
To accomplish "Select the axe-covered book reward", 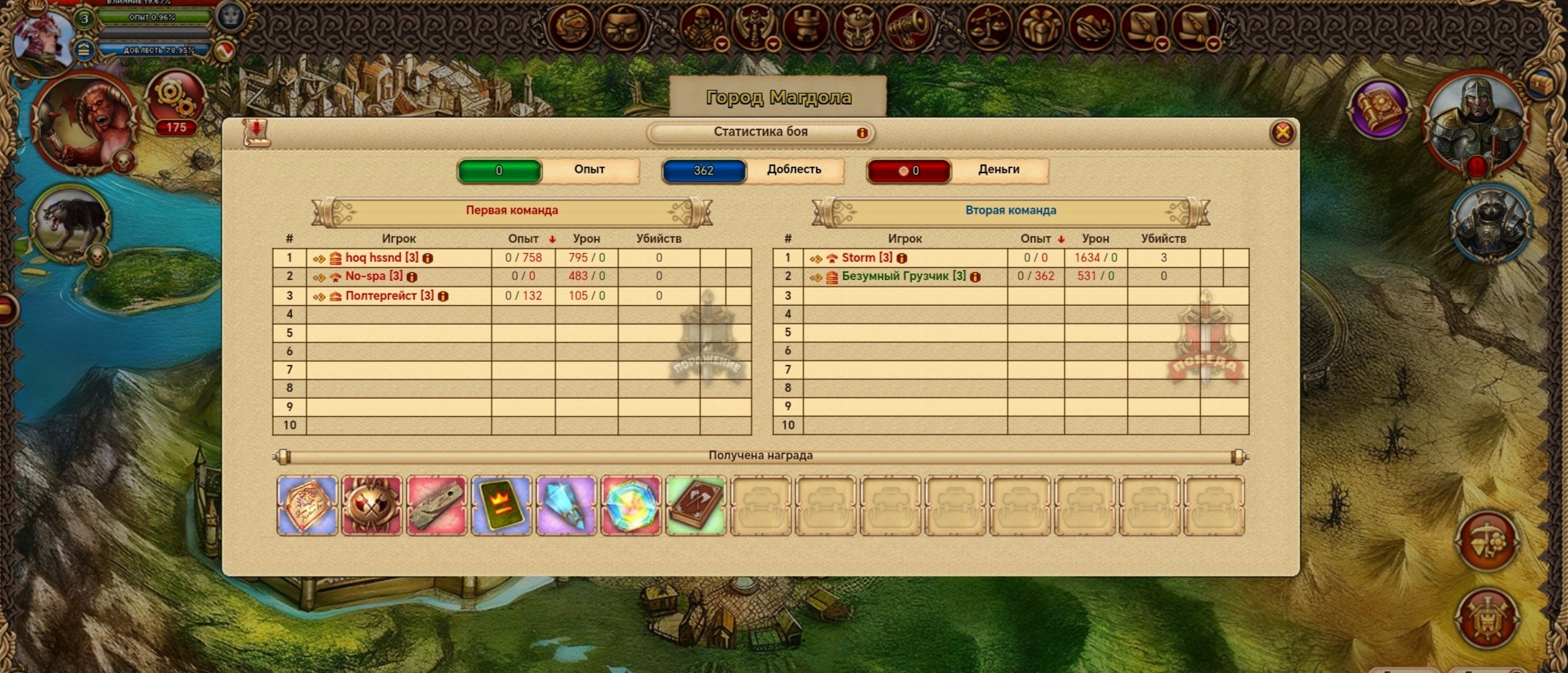I will [695, 505].
